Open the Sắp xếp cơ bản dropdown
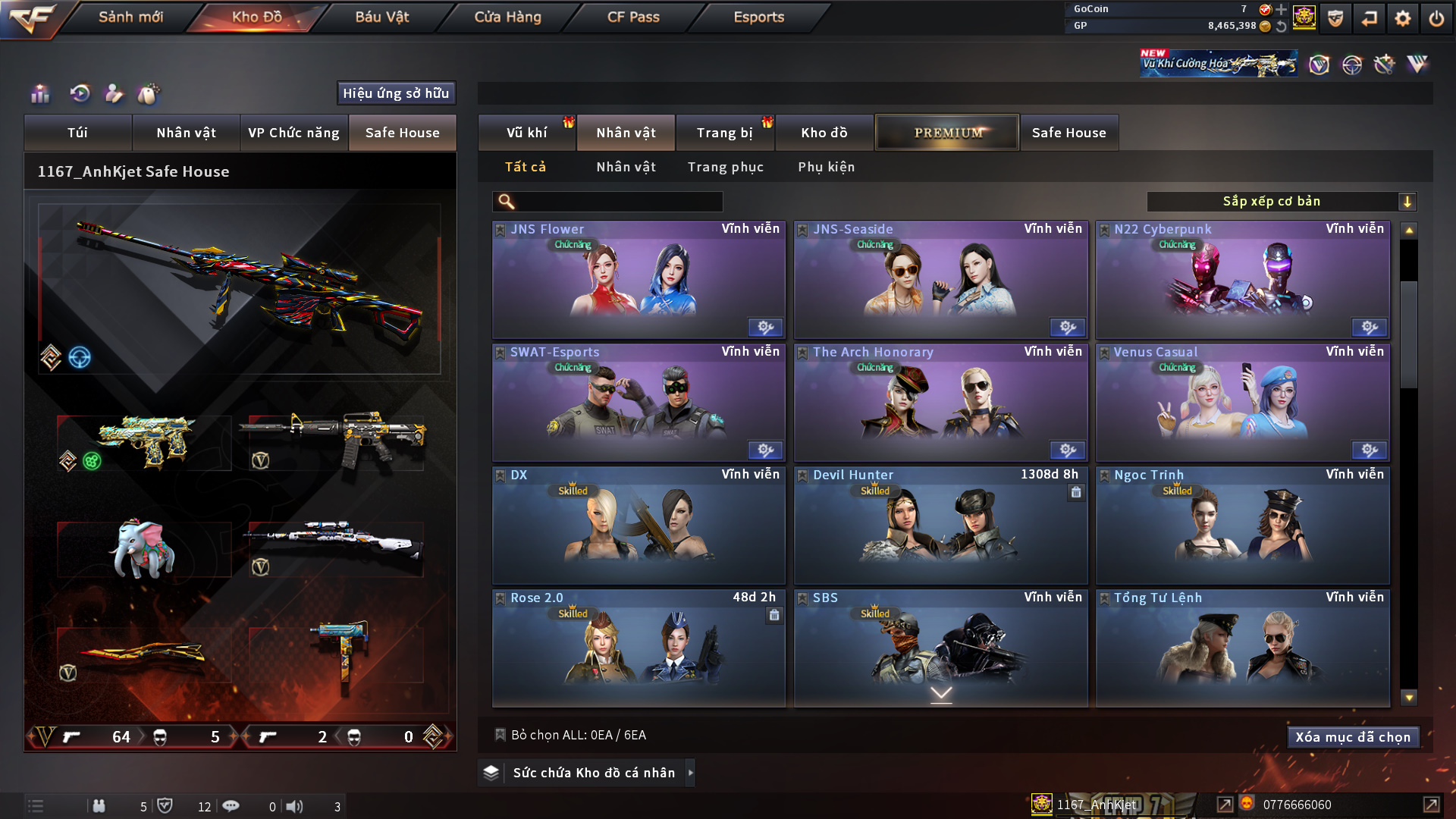The width and height of the screenshot is (1456, 819). point(1281,202)
